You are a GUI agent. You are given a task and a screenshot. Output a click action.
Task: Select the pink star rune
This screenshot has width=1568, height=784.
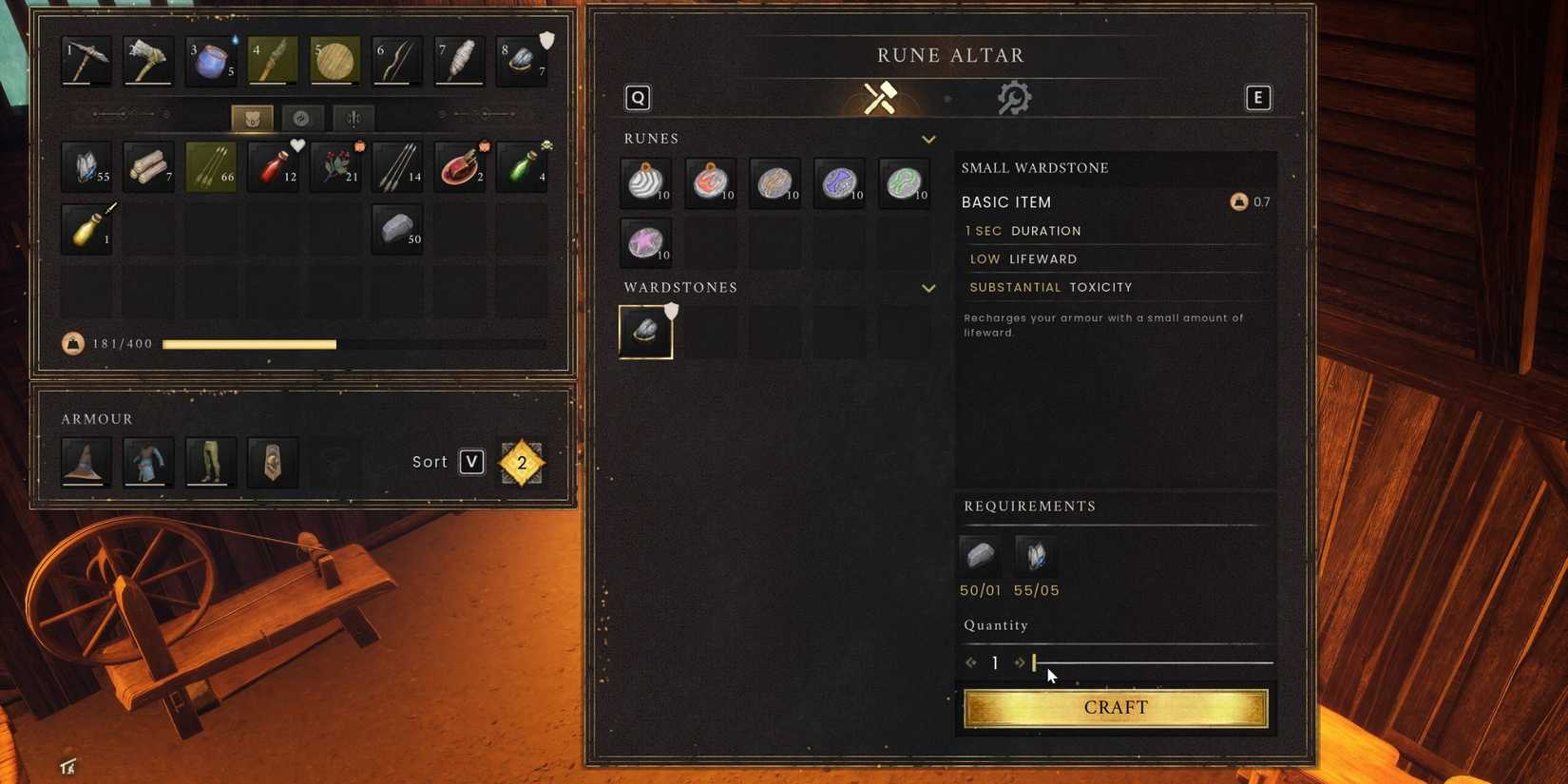pos(644,243)
